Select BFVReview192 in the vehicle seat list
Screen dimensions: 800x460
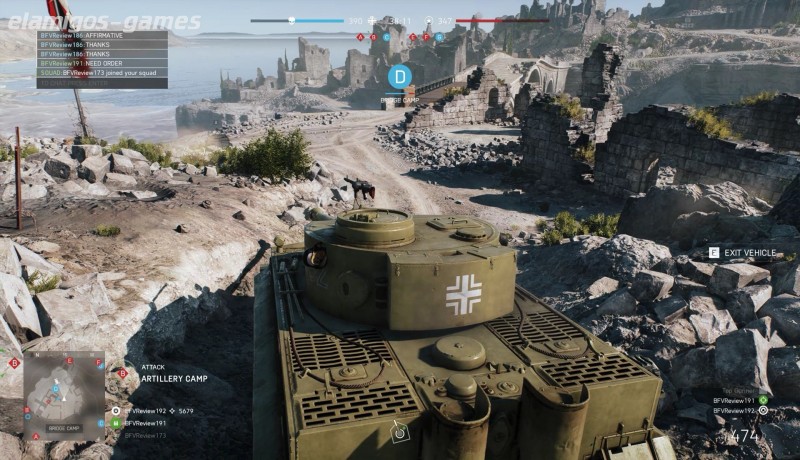735,411
